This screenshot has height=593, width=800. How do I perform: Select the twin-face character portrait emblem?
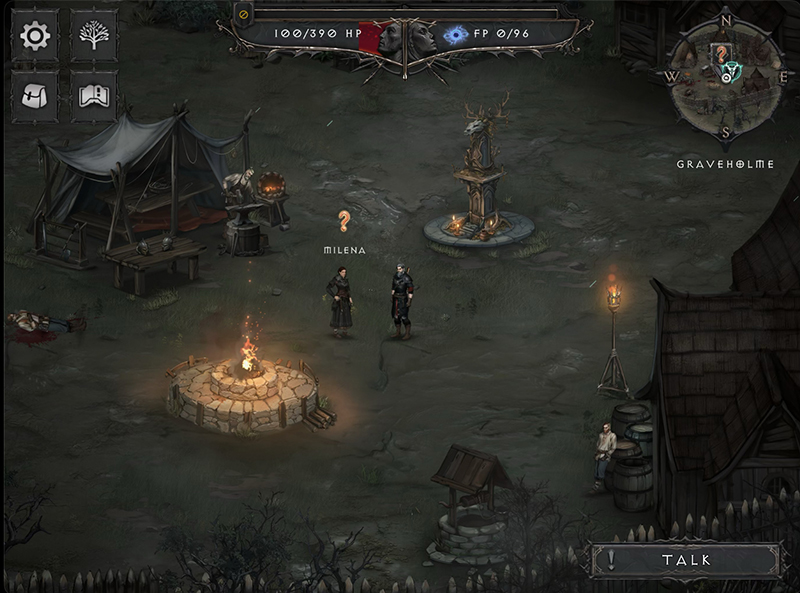pos(406,39)
